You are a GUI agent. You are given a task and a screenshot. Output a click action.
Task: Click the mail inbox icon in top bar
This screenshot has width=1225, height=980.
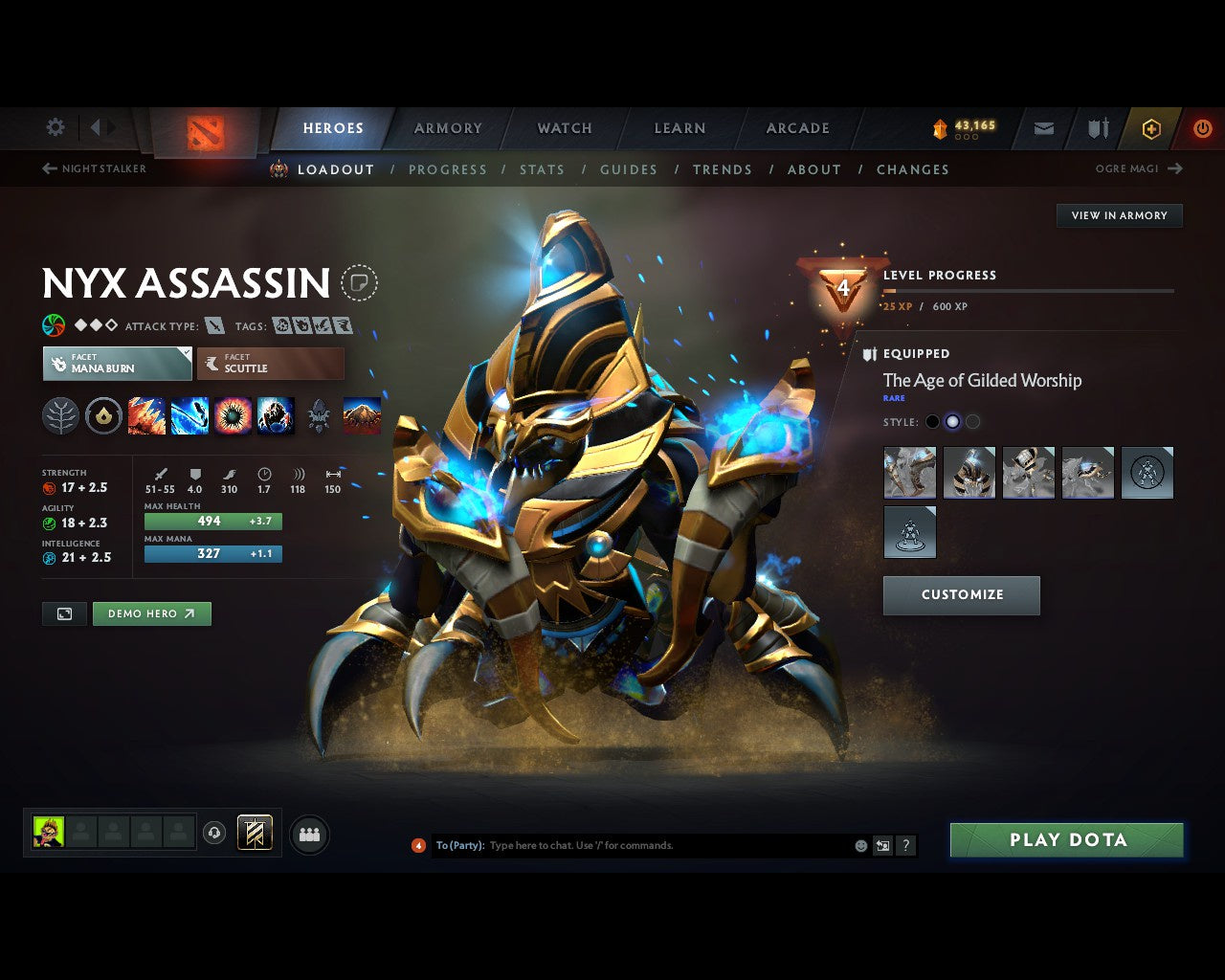coord(1042,128)
